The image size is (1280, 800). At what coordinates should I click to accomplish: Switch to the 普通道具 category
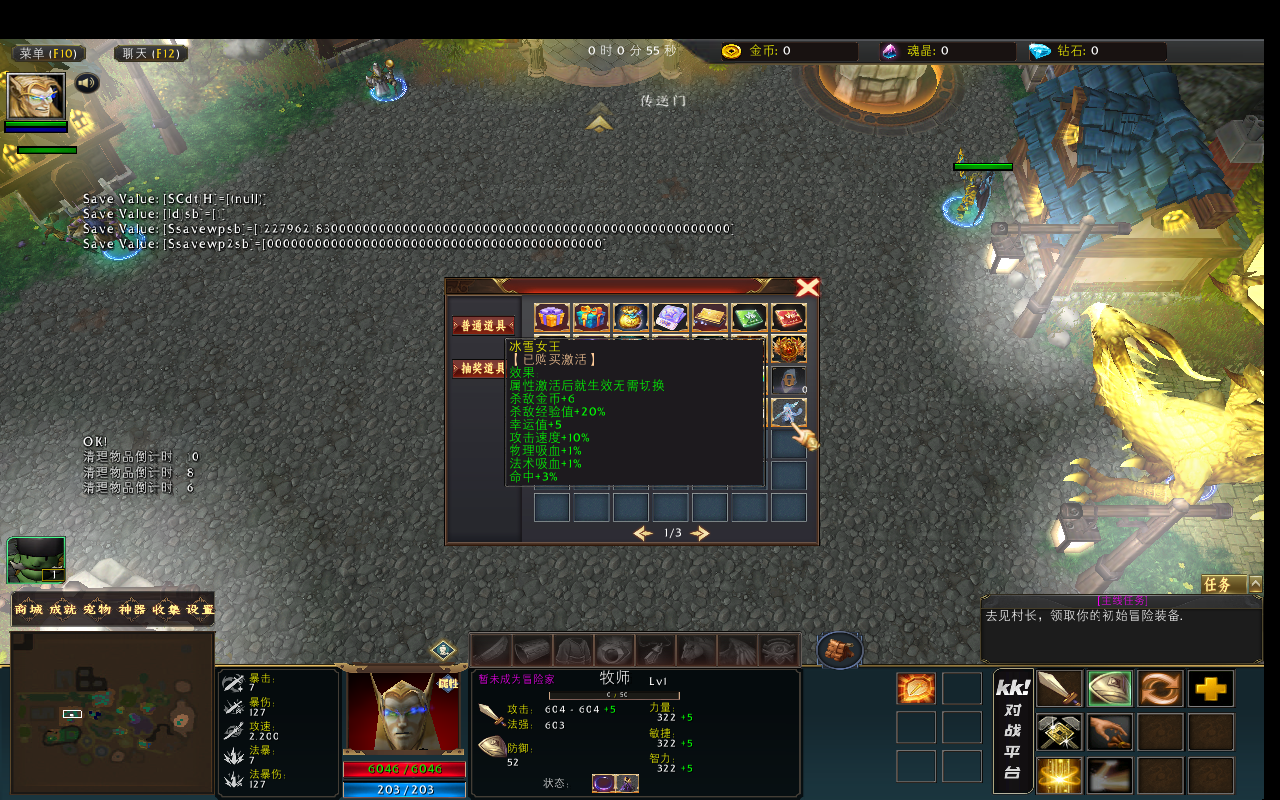tap(483, 326)
